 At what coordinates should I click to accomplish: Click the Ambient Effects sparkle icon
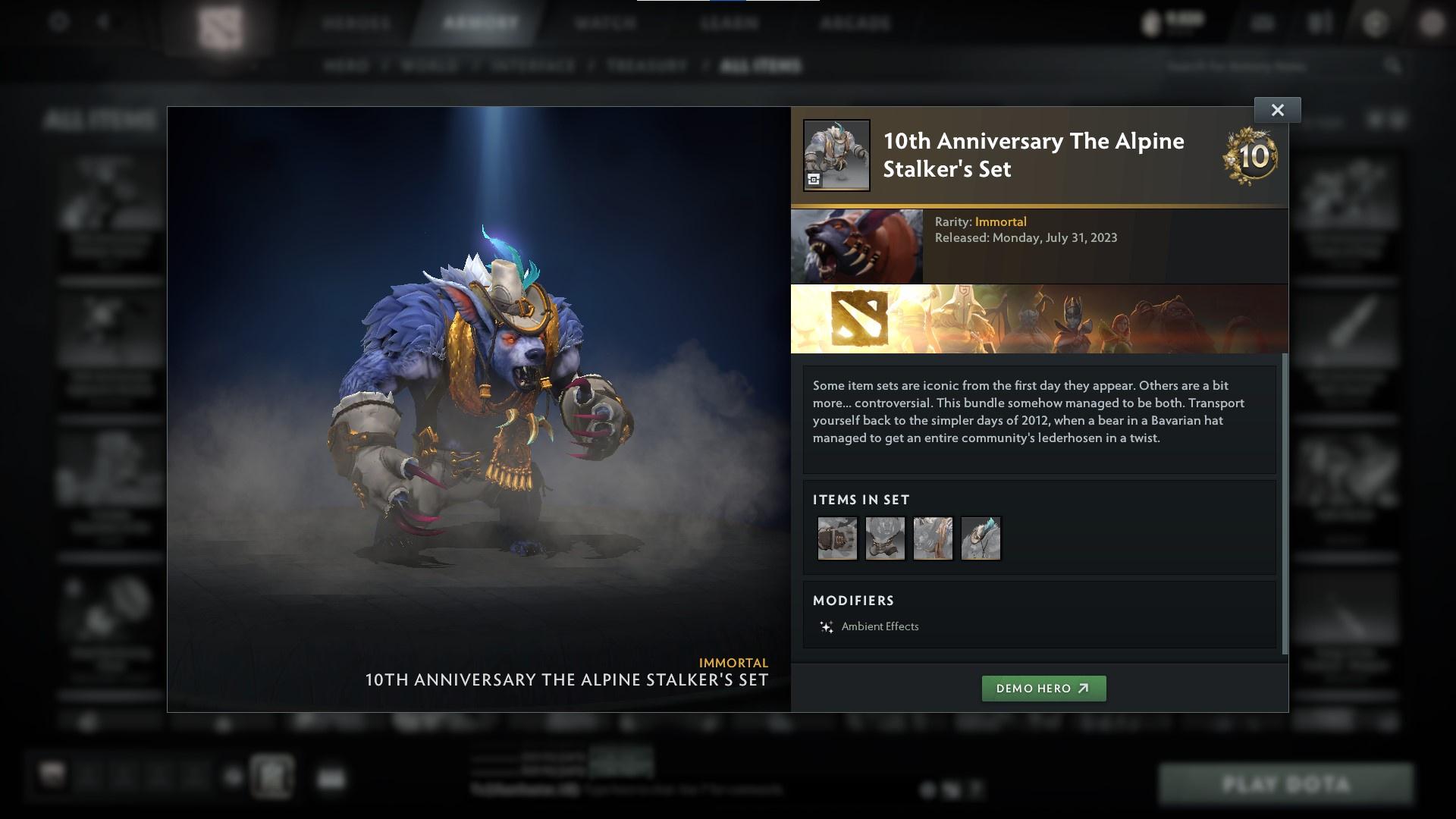pyautogui.click(x=826, y=626)
